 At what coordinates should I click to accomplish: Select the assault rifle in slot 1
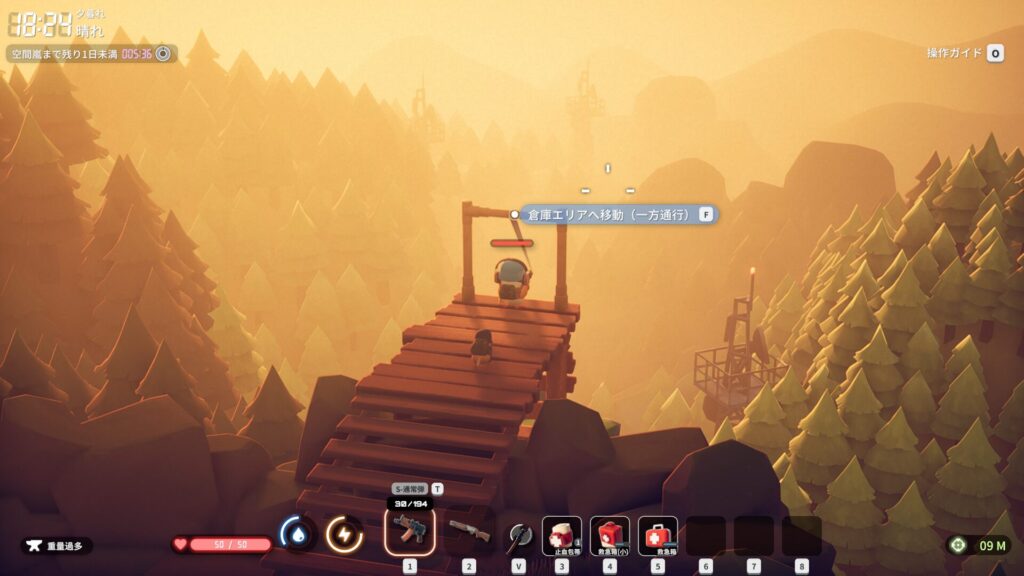pyautogui.click(x=409, y=531)
